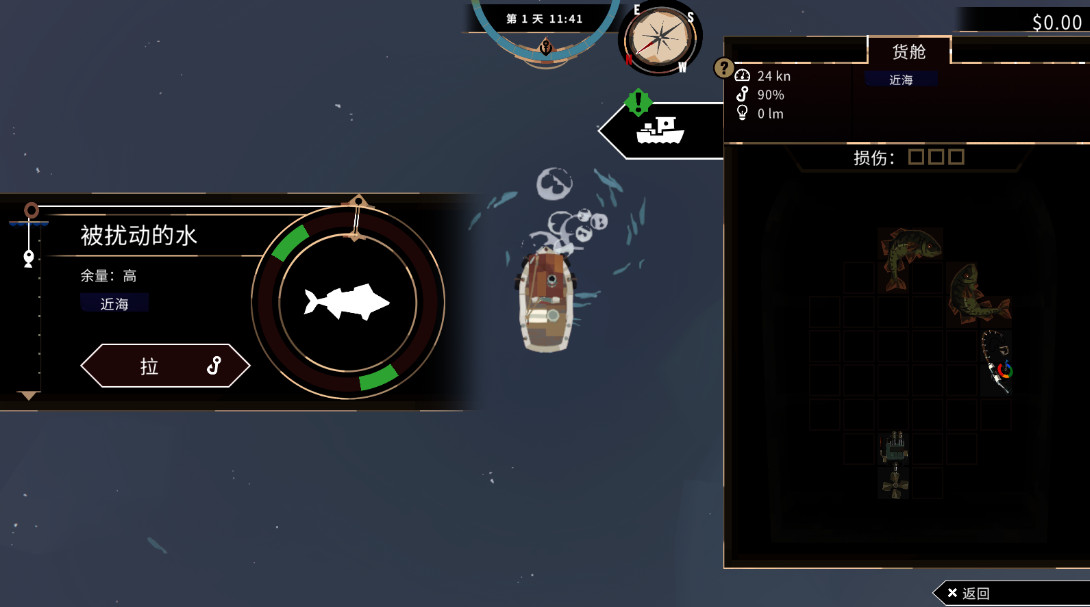Click the question mark help icon

(724, 68)
